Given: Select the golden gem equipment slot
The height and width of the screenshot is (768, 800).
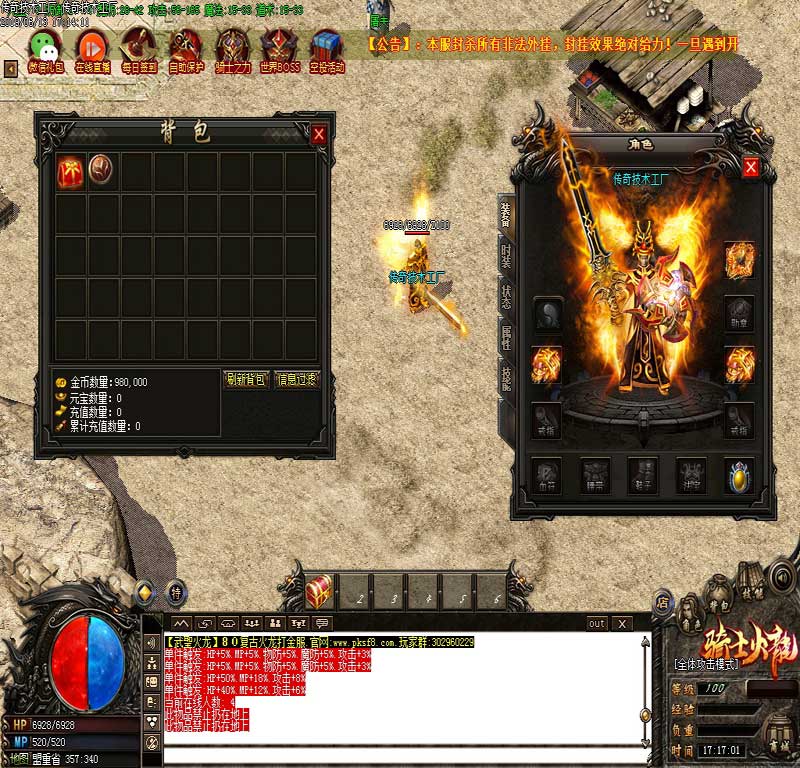Looking at the screenshot, I should 738,475.
